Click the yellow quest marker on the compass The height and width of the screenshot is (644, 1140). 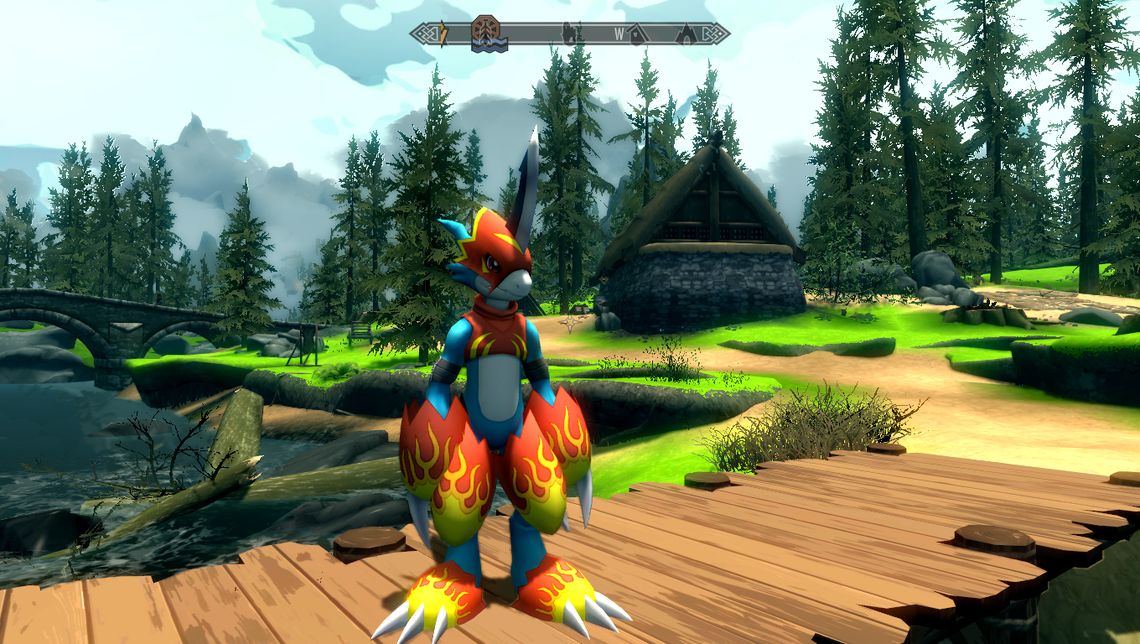(x=444, y=35)
